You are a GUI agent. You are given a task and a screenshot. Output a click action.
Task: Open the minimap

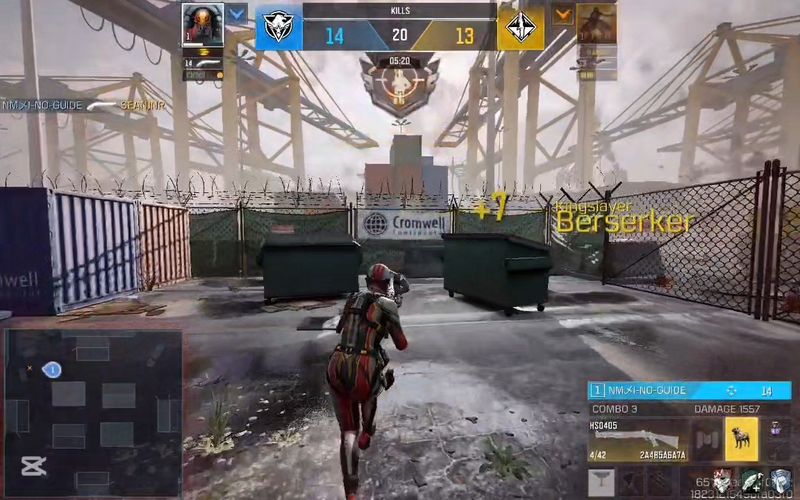point(92,412)
